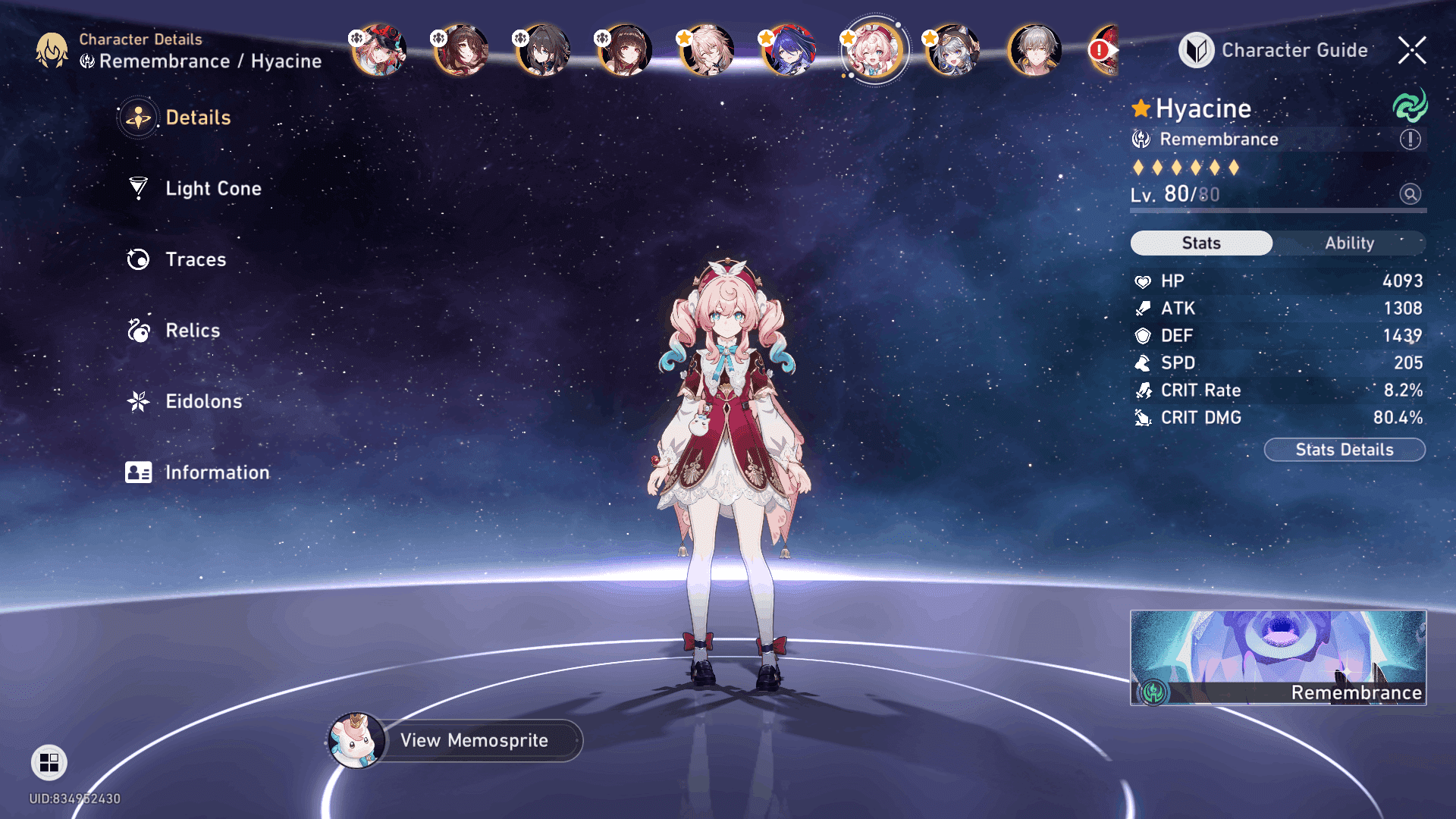
Task: Go to the Traces section
Action: click(x=195, y=259)
